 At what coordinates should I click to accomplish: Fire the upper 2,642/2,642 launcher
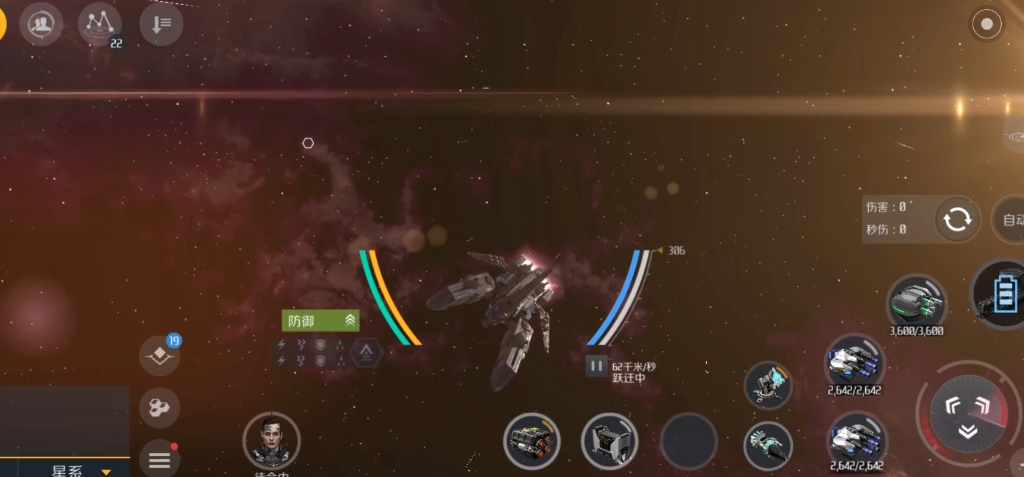coord(855,362)
